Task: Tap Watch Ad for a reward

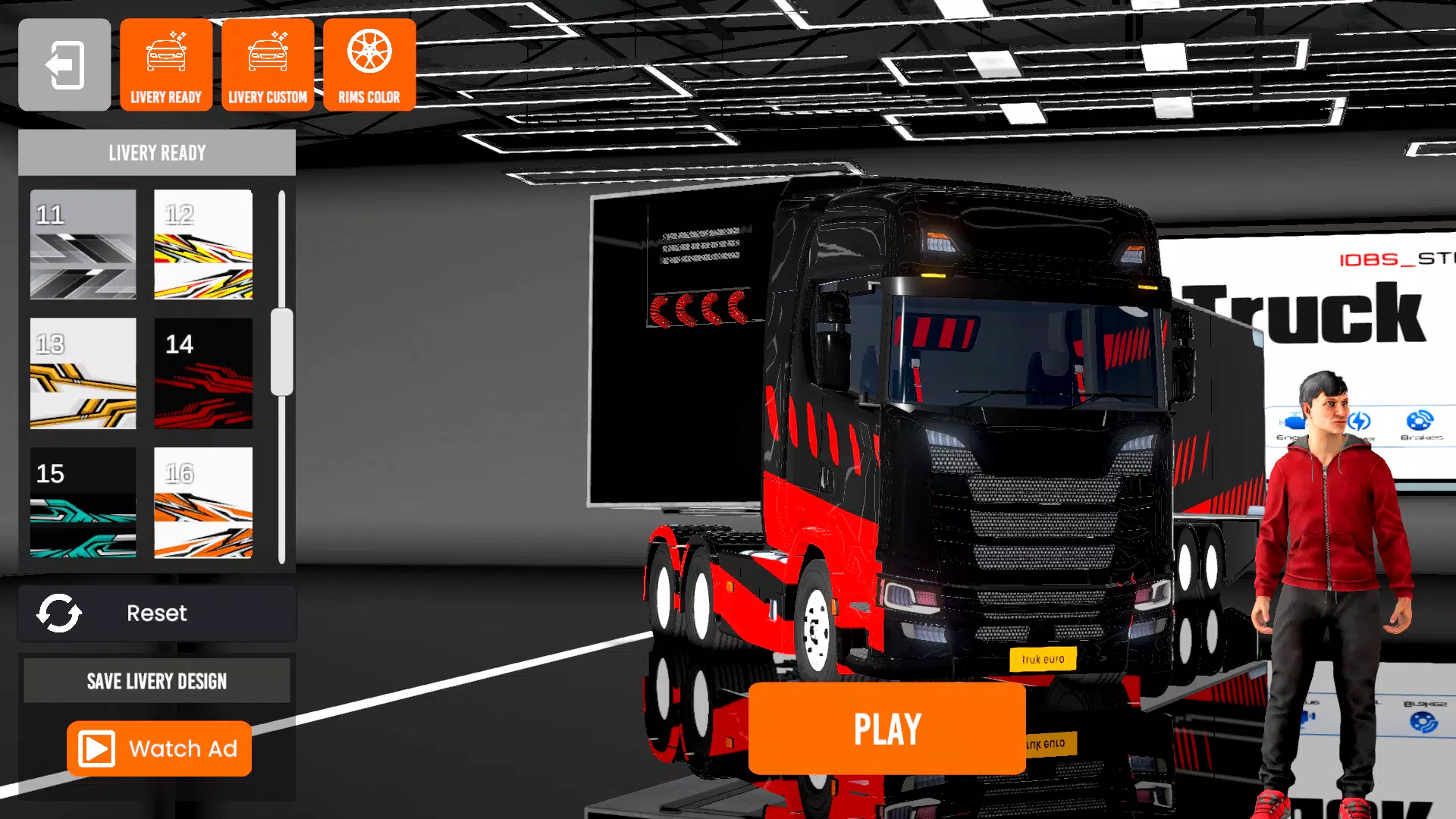Action: 158,748
